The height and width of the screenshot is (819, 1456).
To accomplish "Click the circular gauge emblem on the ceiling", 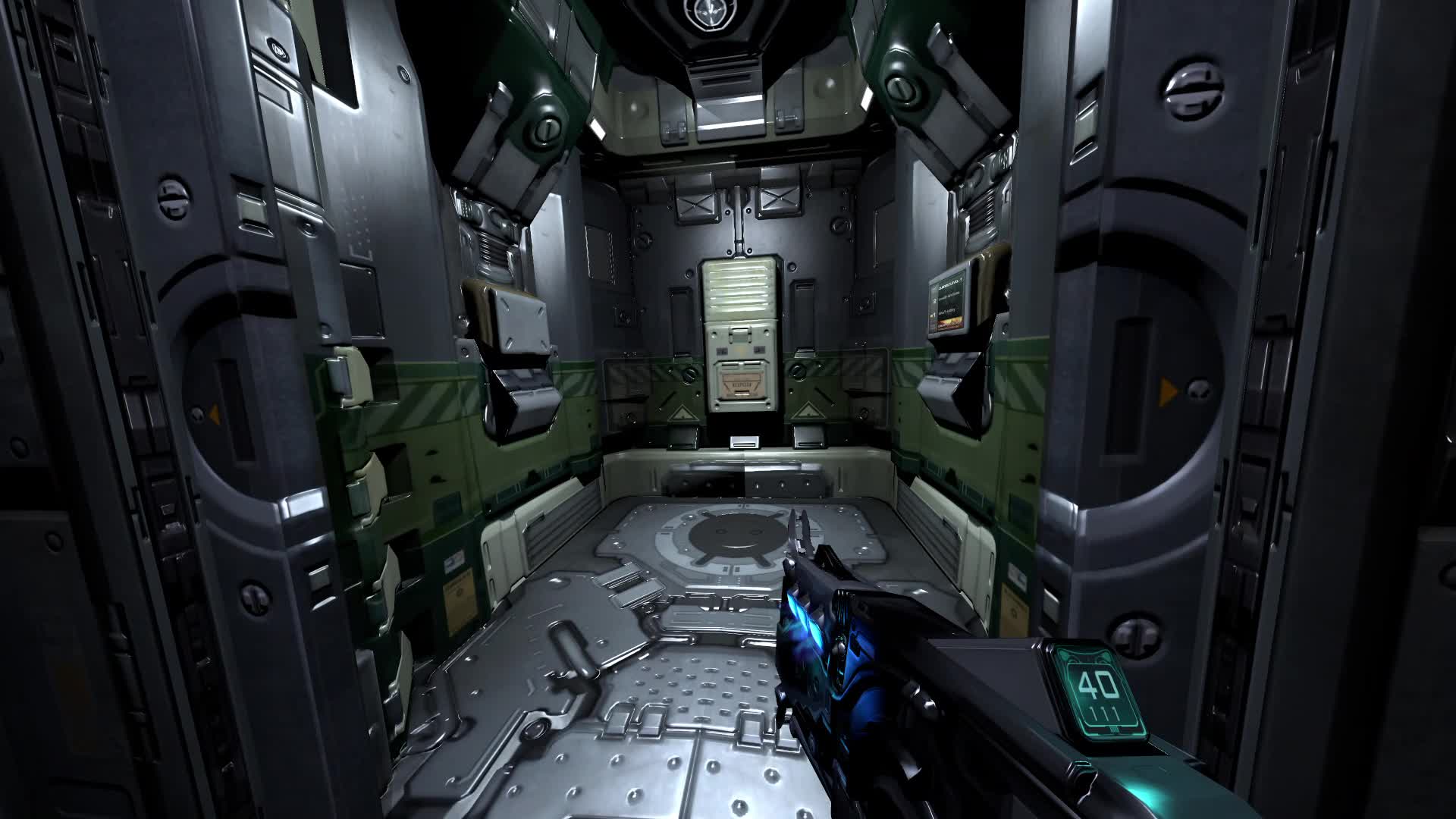I will [x=710, y=14].
